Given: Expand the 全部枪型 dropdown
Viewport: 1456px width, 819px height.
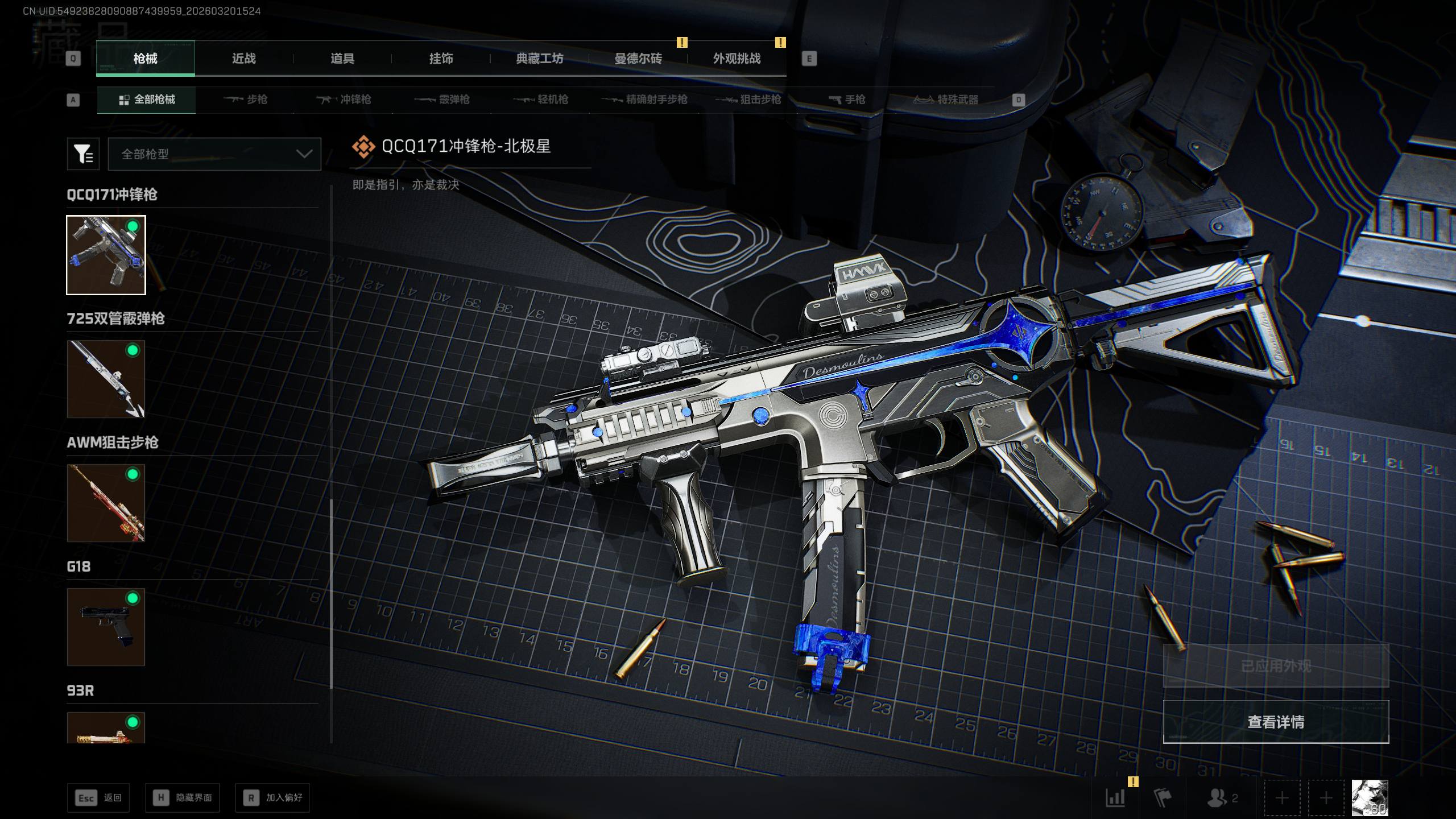Looking at the screenshot, I should (214, 154).
